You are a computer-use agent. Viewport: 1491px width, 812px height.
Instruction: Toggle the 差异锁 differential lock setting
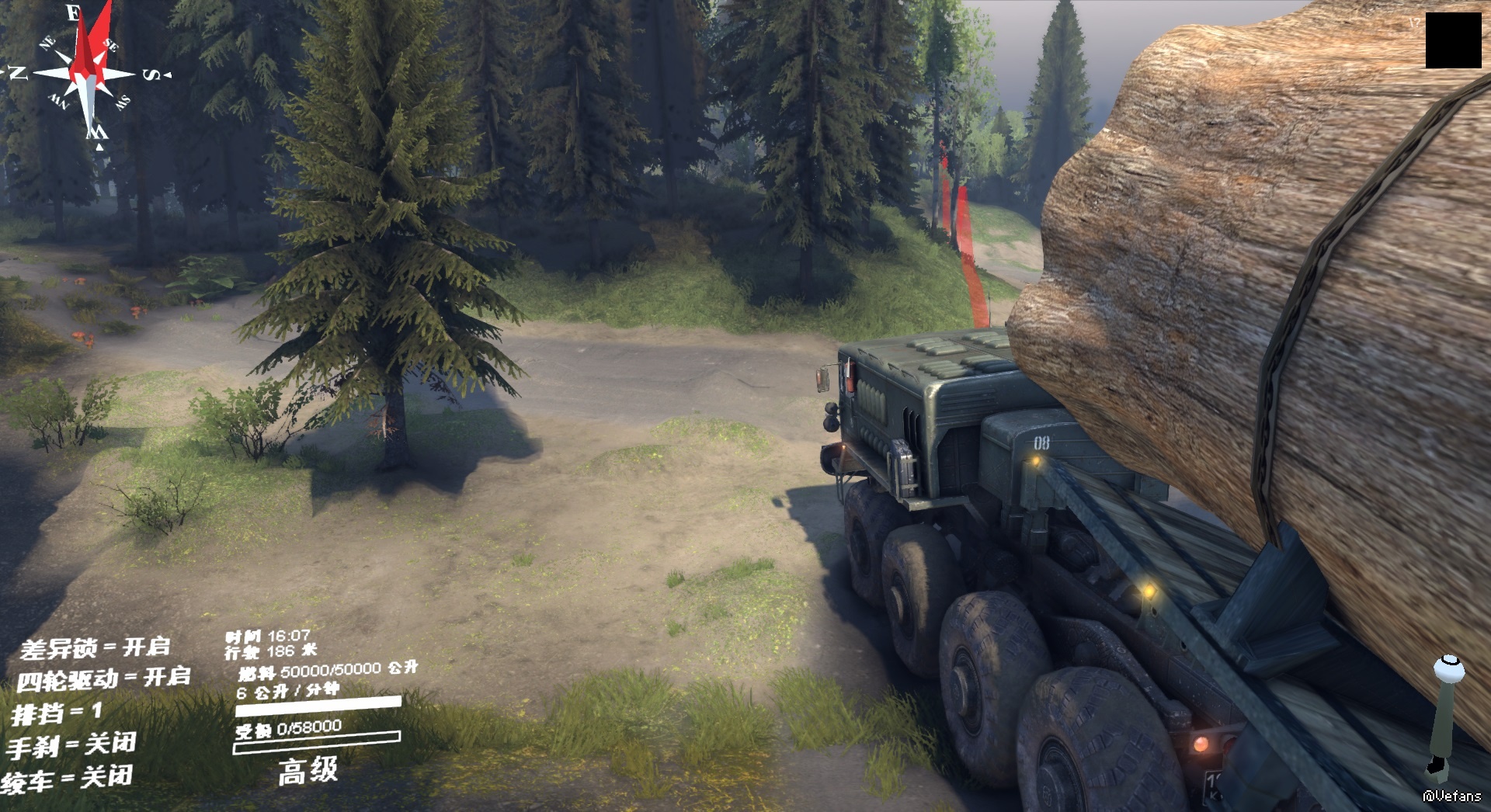95,647
